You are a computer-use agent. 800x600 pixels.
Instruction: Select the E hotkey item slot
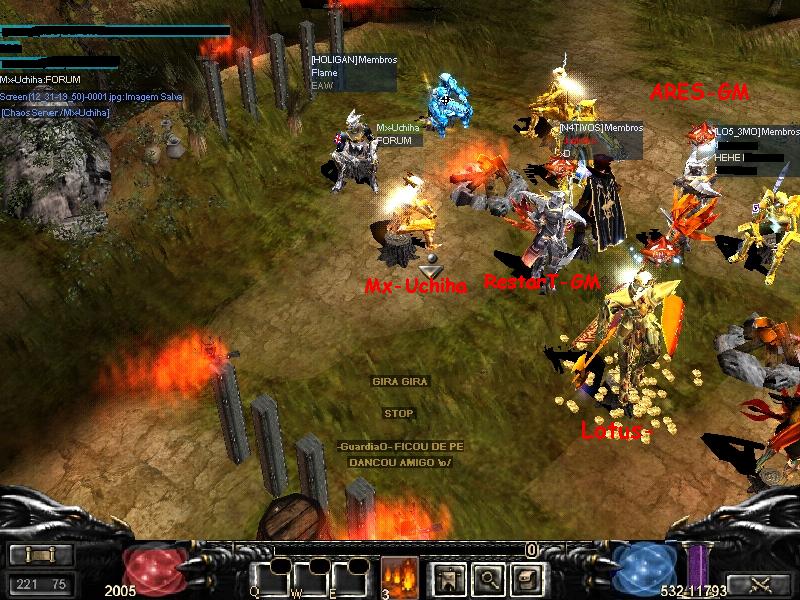(x=351, y=578)
